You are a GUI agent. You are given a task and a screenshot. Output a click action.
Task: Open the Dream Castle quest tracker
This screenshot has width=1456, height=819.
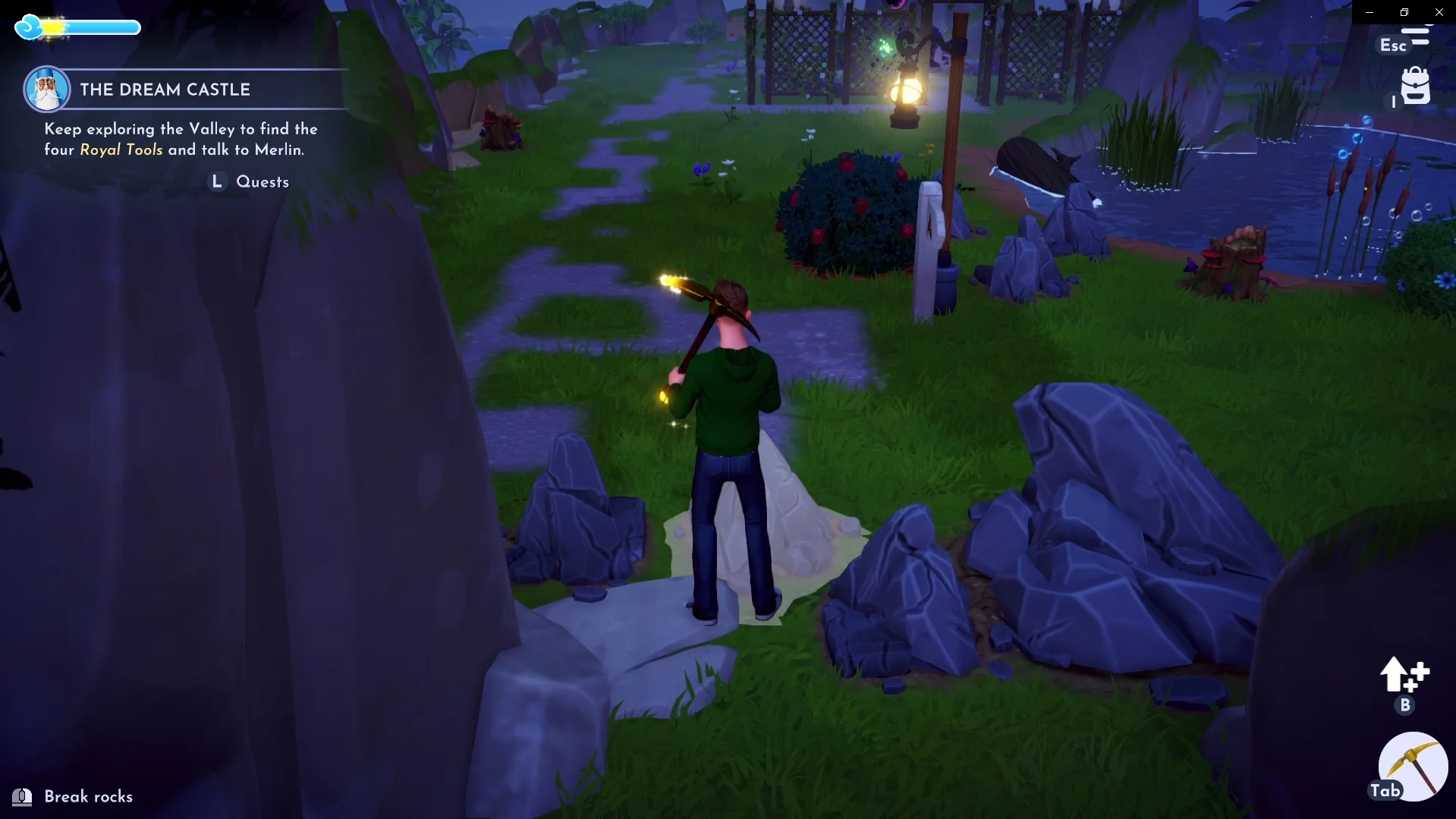(x=165, y=90)
